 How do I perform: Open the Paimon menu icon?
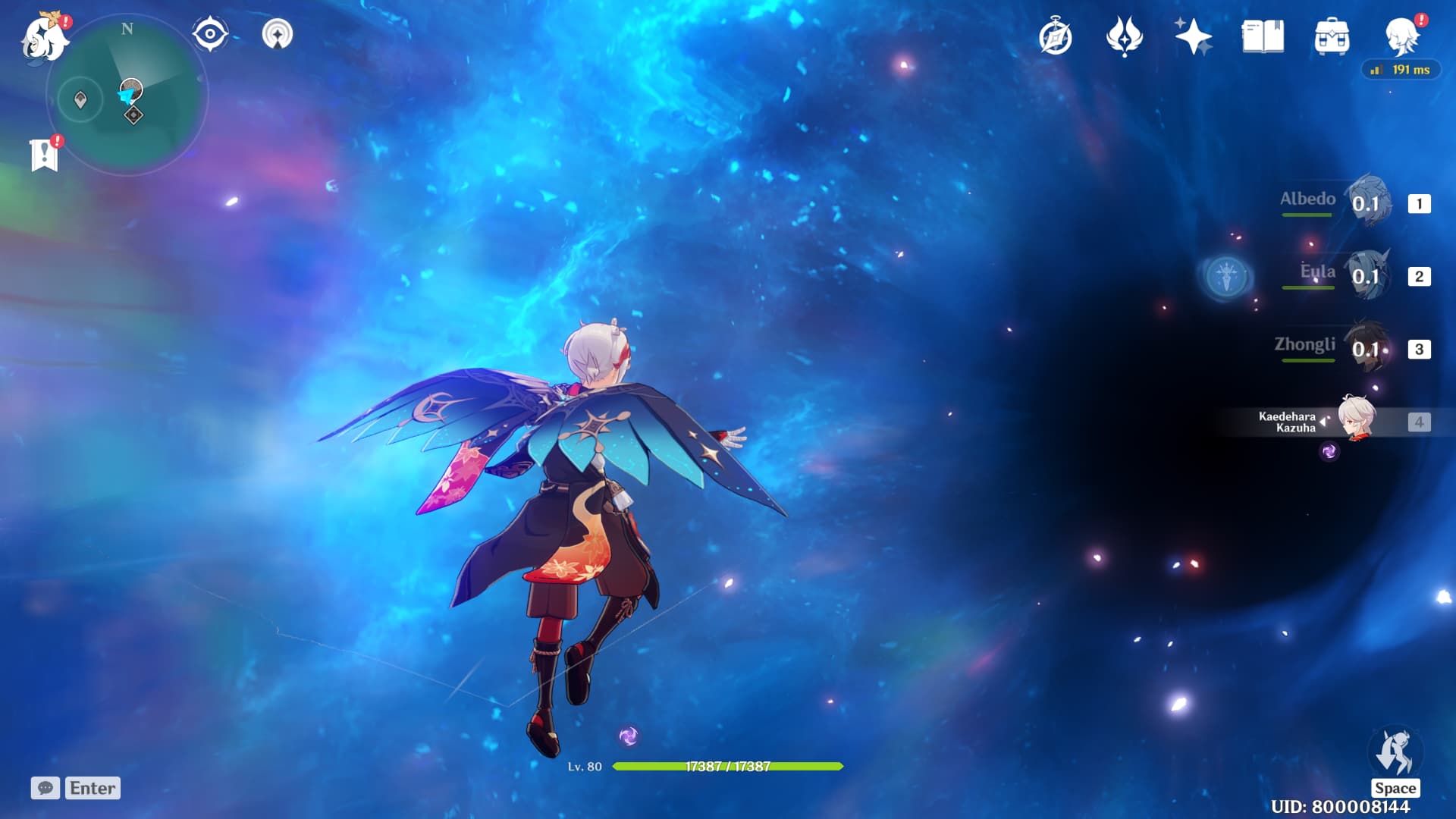[44, 38]
